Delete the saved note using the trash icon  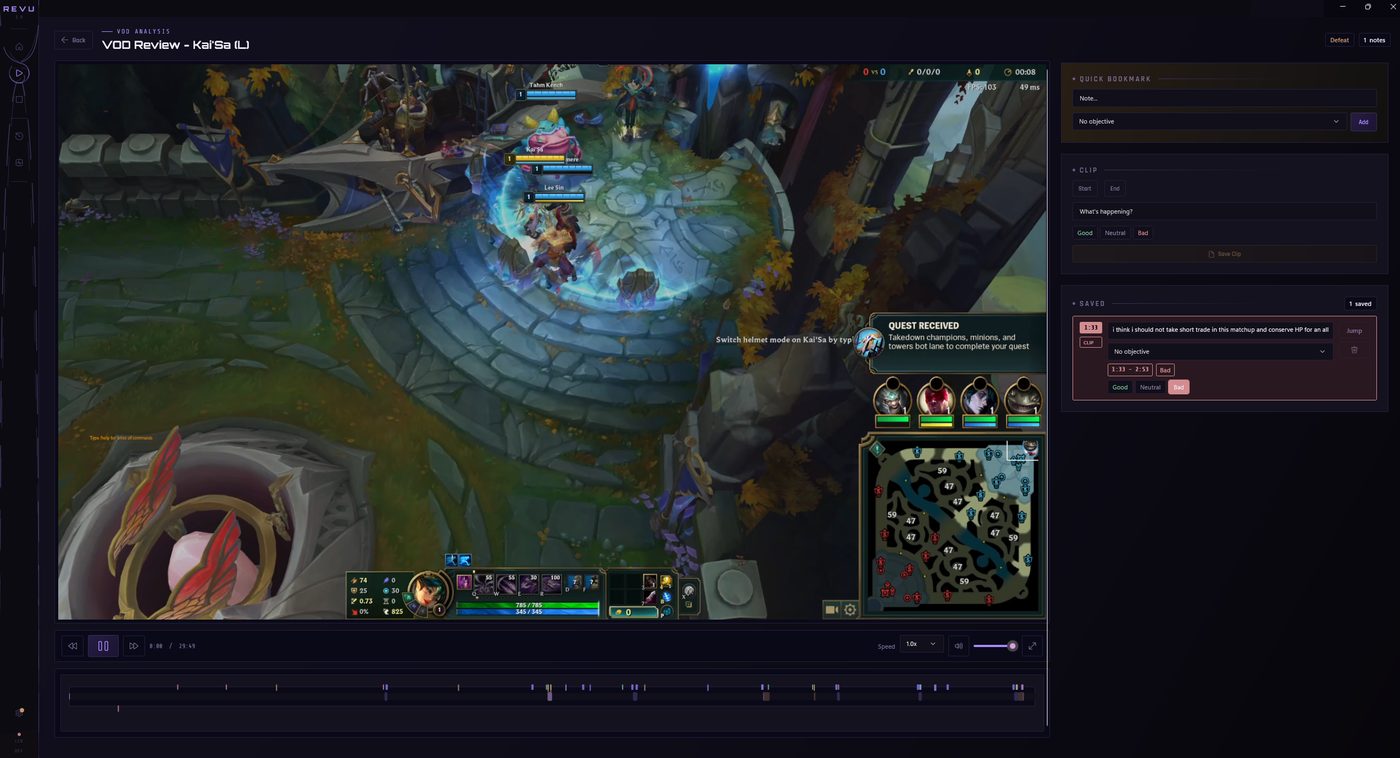click(1356, 350)
